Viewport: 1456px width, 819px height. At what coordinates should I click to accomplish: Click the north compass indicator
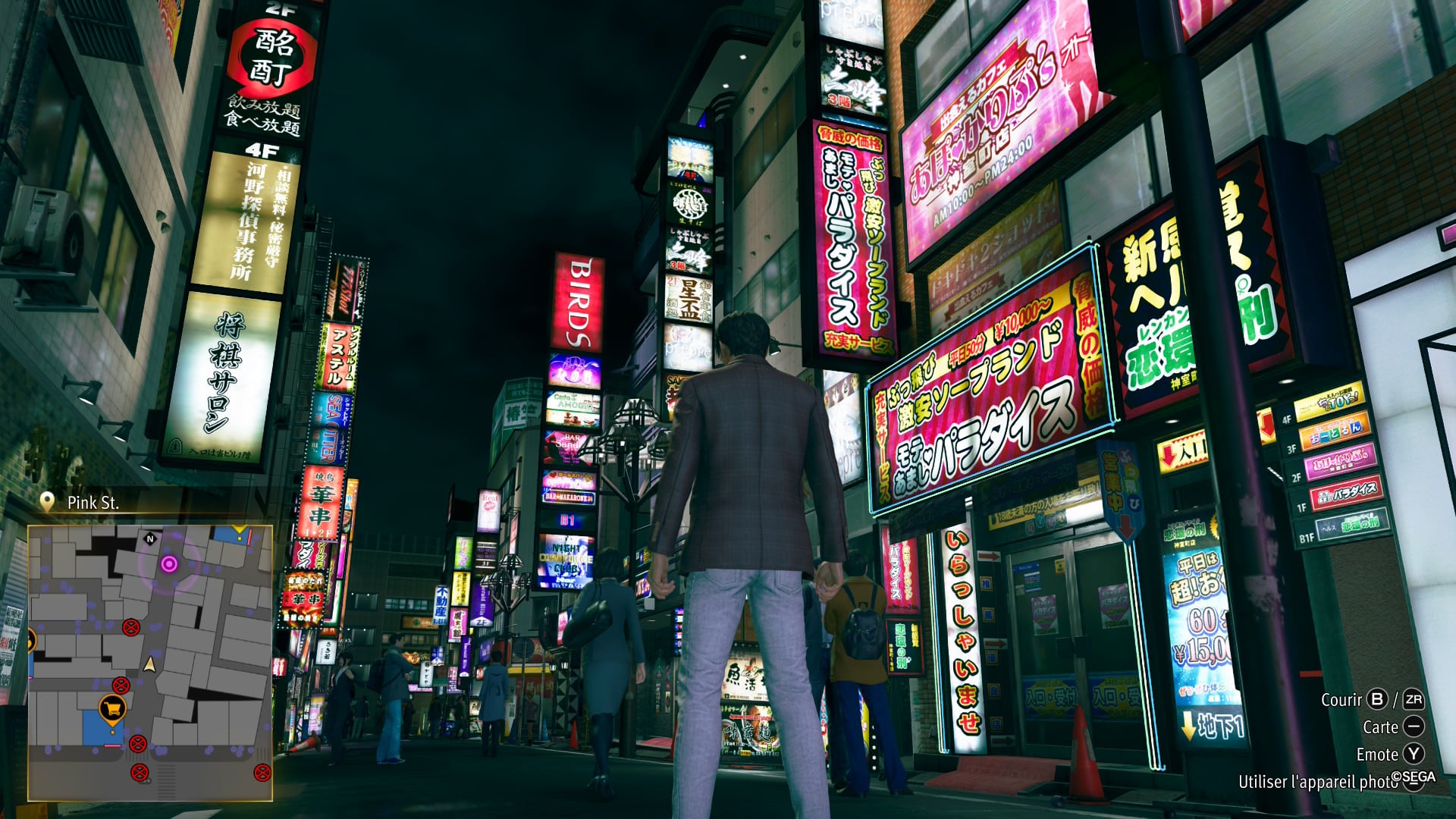click(150, 539)
